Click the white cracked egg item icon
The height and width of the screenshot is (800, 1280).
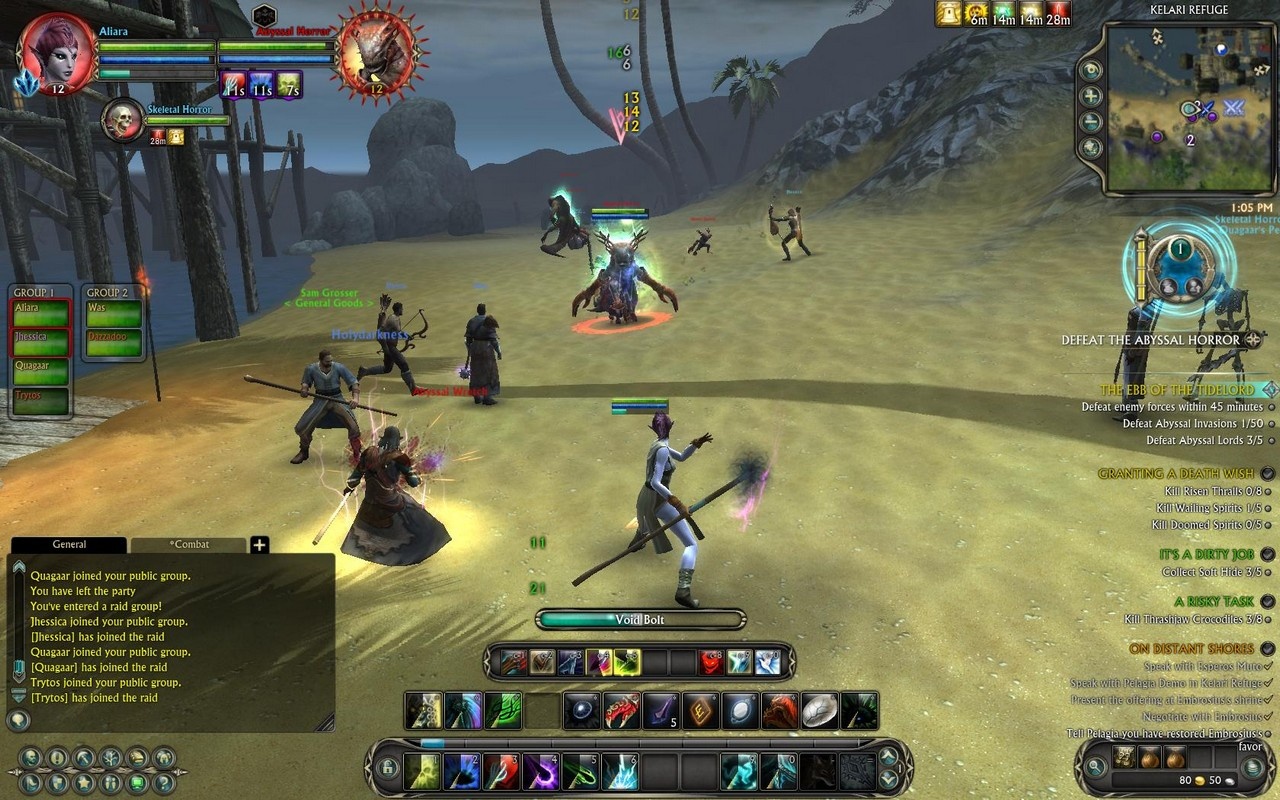[x=819, y=711]
